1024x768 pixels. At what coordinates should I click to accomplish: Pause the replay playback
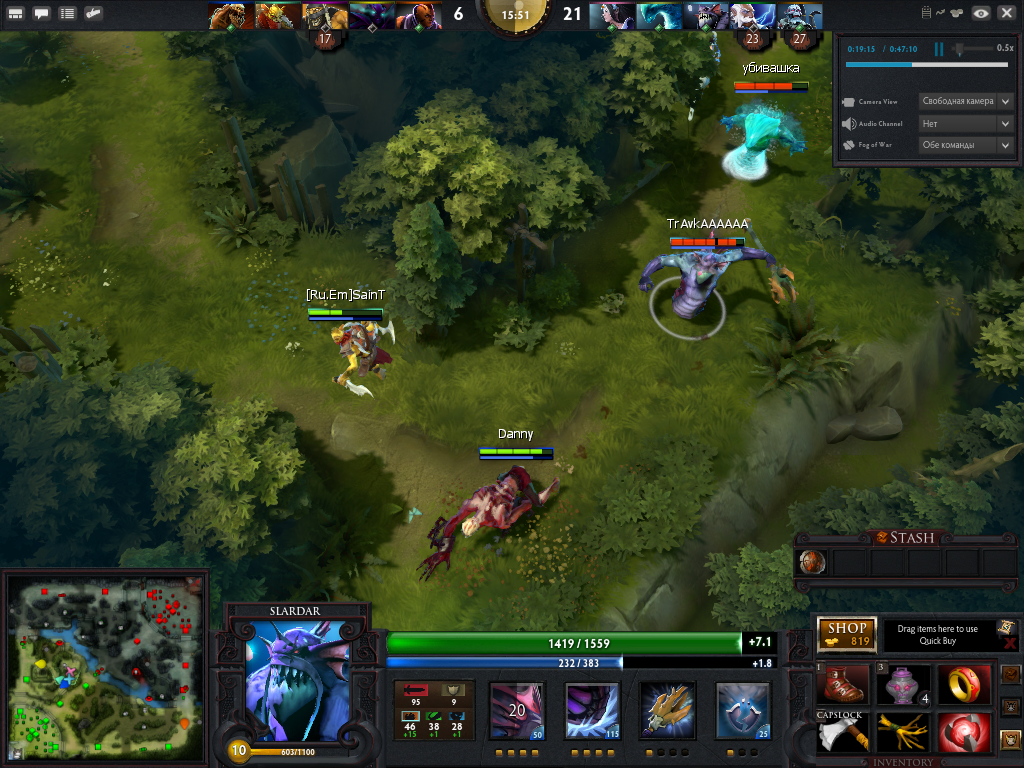(939, 49)
